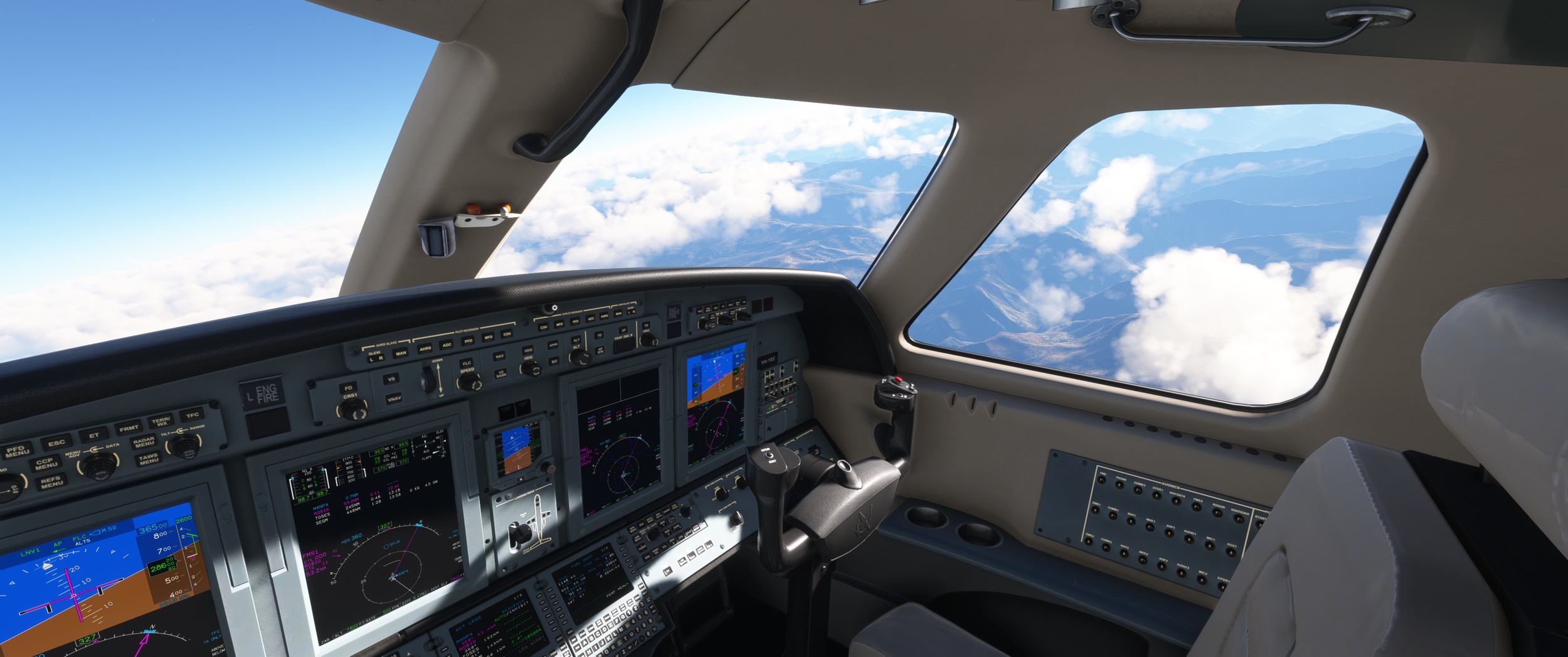1568x657 pixels.
Task: Click the AP XFR transfer button
Action: (x=600, y=350)
